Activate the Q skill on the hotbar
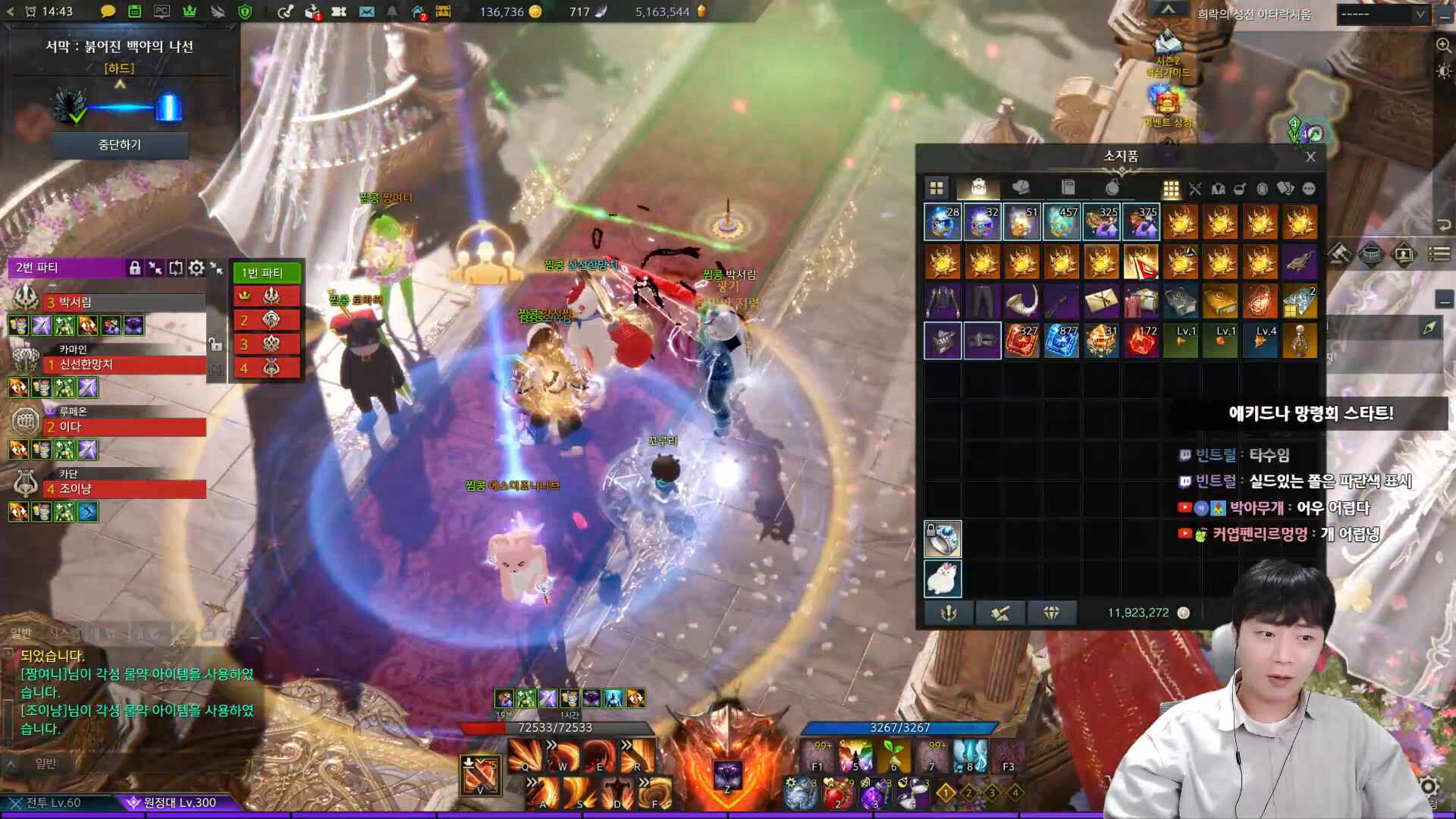Viewport: 1456px width, 819px height. pyautogui.click(x=525, y=755)
